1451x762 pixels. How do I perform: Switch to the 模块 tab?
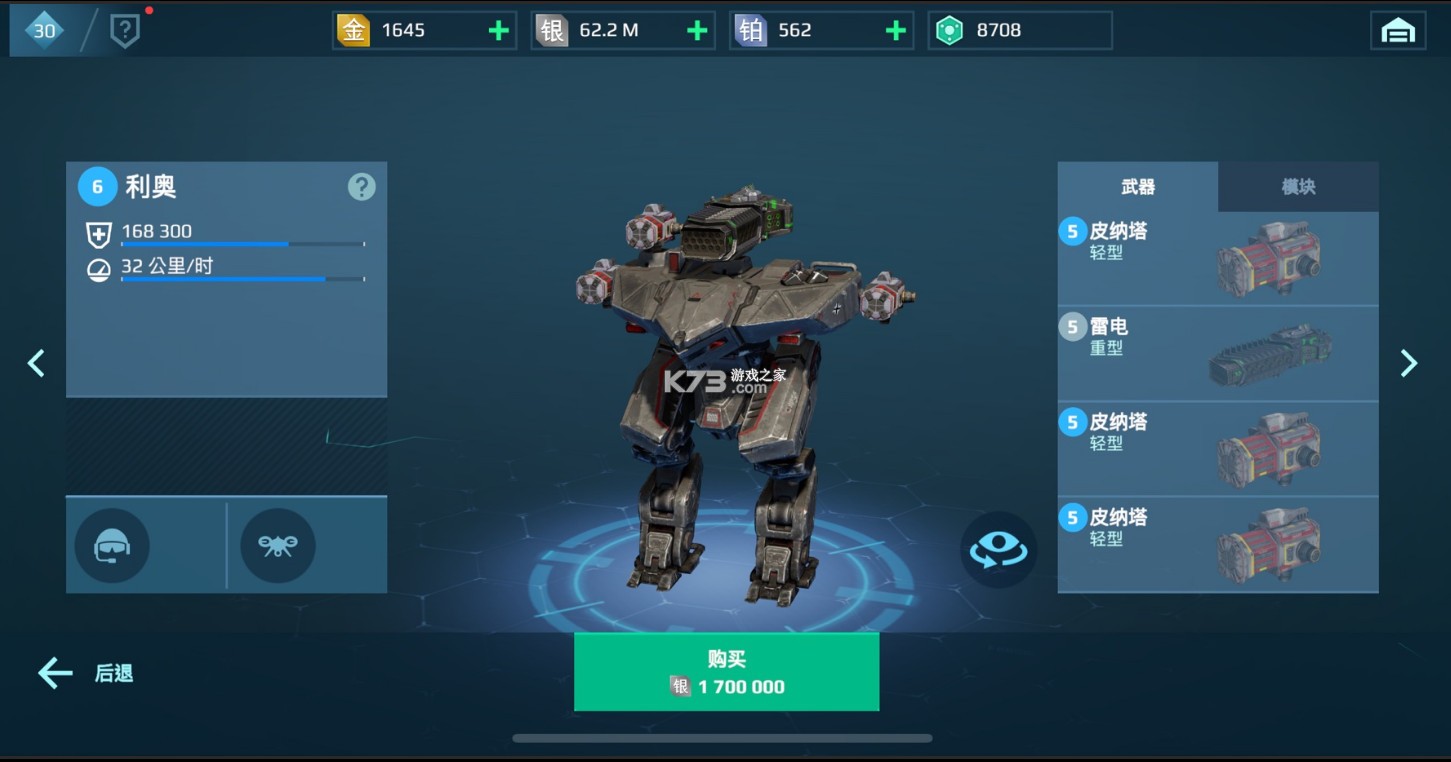pyautogui.click(x=1298, y=187)
